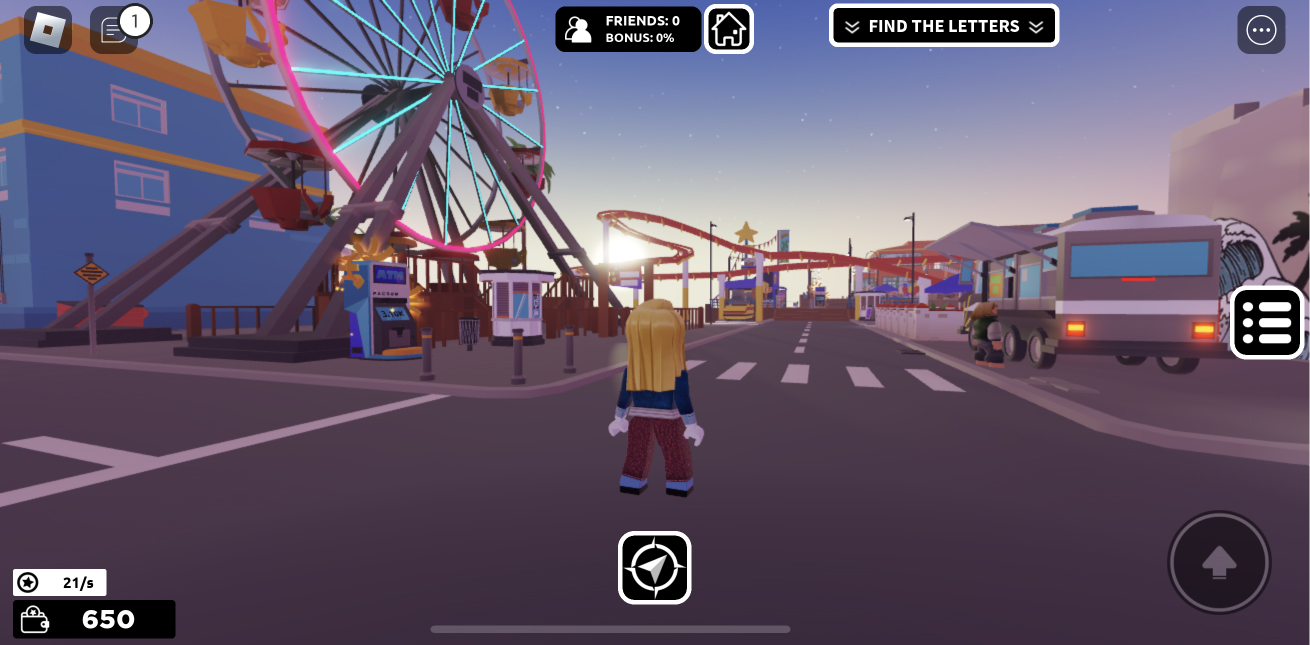Open the list menu icon button
This screenshot has height=645, width=1310.
click(1267, 323)
